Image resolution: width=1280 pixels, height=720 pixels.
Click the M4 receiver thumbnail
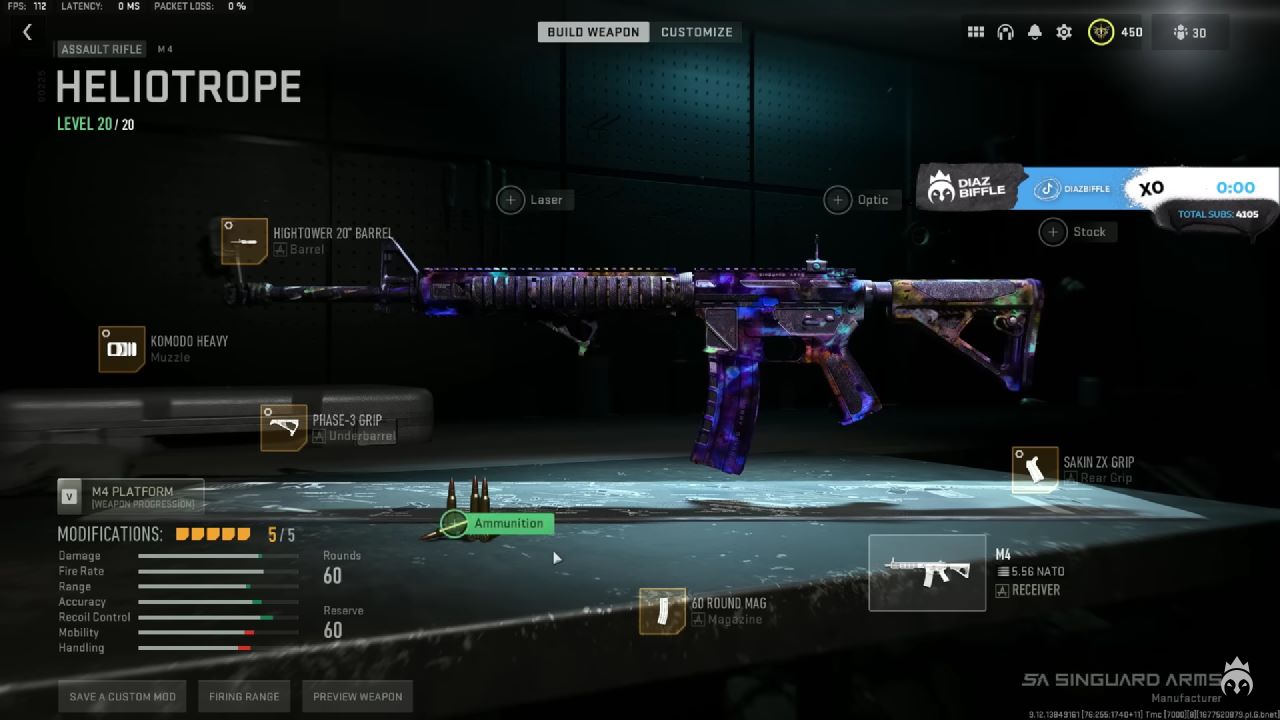point(927,572)
